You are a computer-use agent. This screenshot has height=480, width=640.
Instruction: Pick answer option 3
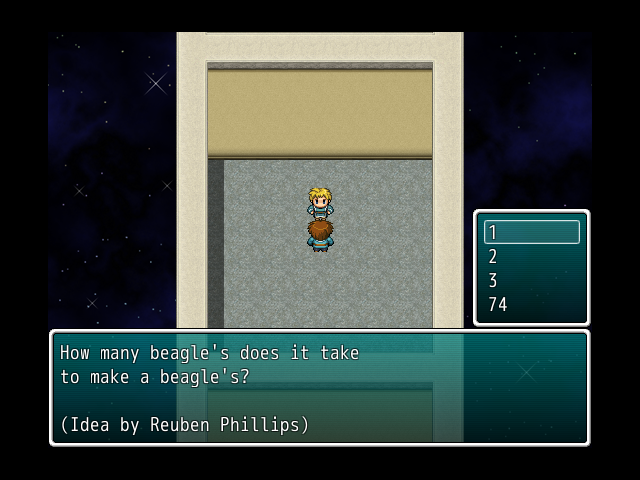[x=531, y=280]
